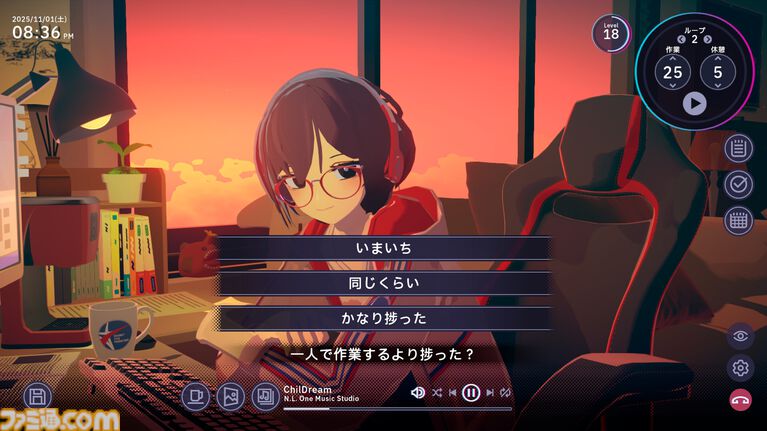This screenshot has height=431, width=767.
Task: Reduce the ループ loop count
Action: (x=681, y=39)
